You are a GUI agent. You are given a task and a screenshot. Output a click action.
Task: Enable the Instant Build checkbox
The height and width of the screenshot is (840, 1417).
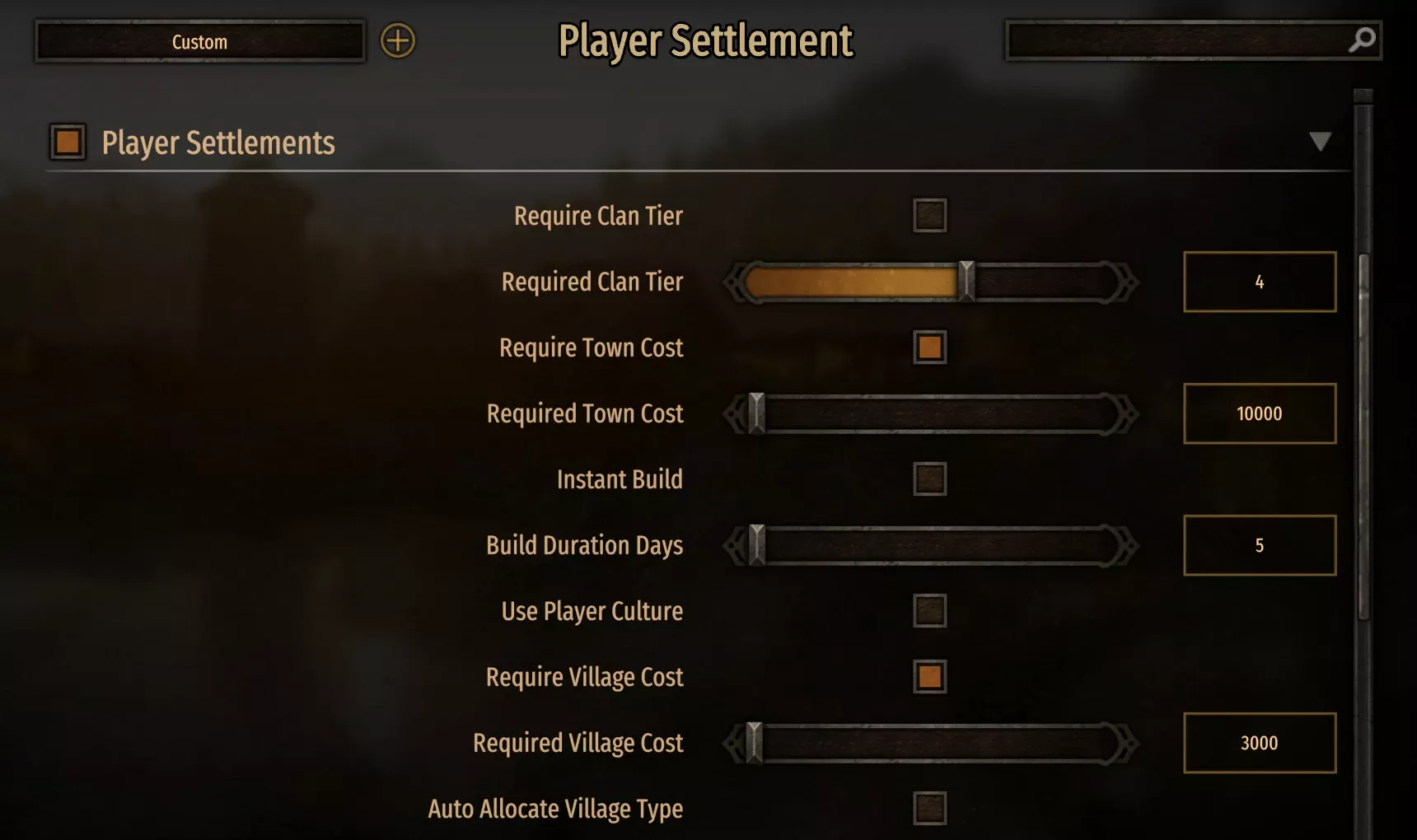[928, 479]
